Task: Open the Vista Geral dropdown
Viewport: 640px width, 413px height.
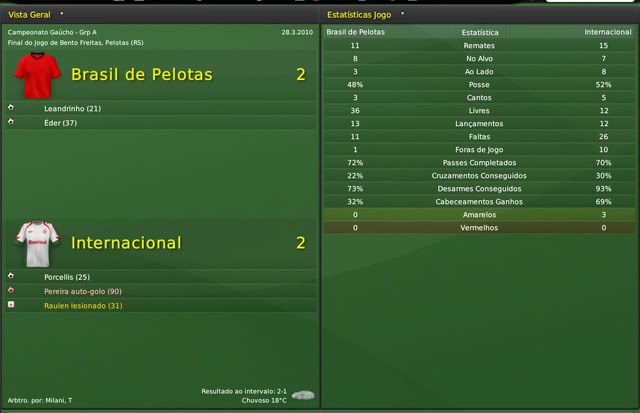Action: click(x=61, y=15)
